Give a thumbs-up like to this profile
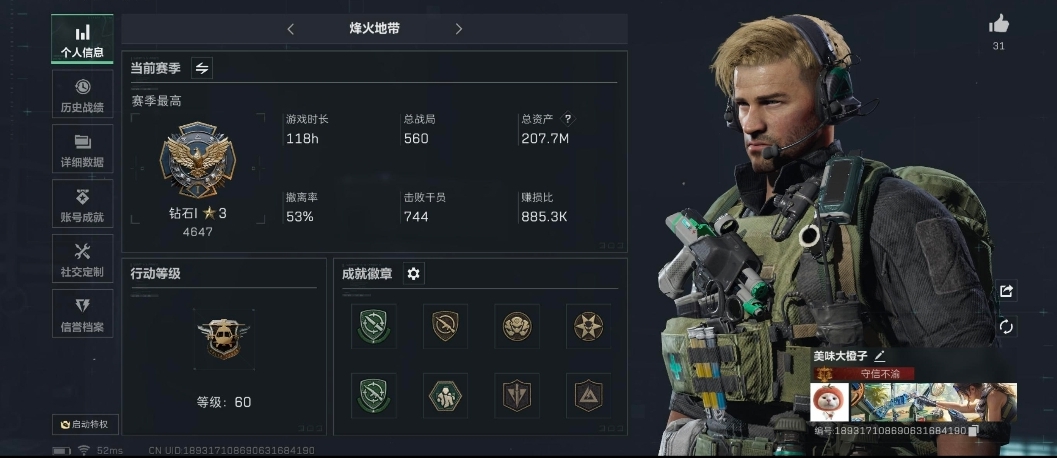This screenshot has height=458, width=1057. click(x=998, y=25)
